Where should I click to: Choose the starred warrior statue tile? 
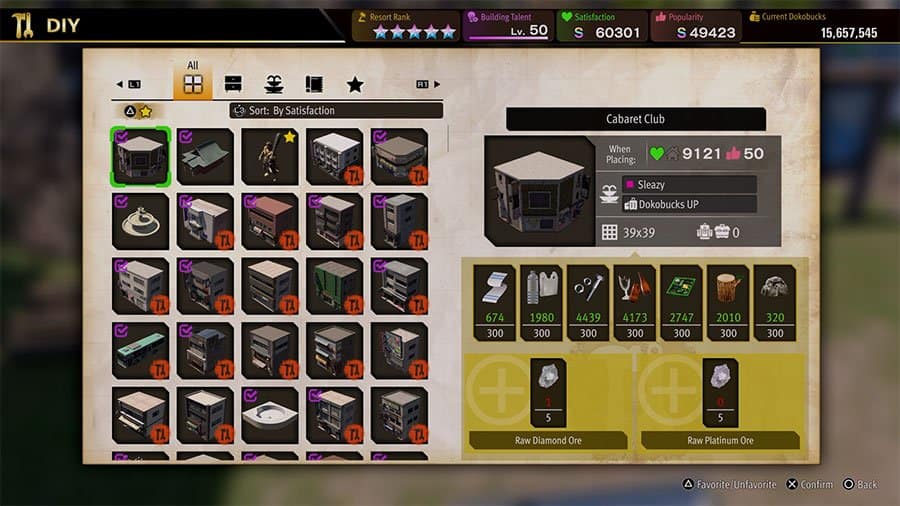pos(270,157)
